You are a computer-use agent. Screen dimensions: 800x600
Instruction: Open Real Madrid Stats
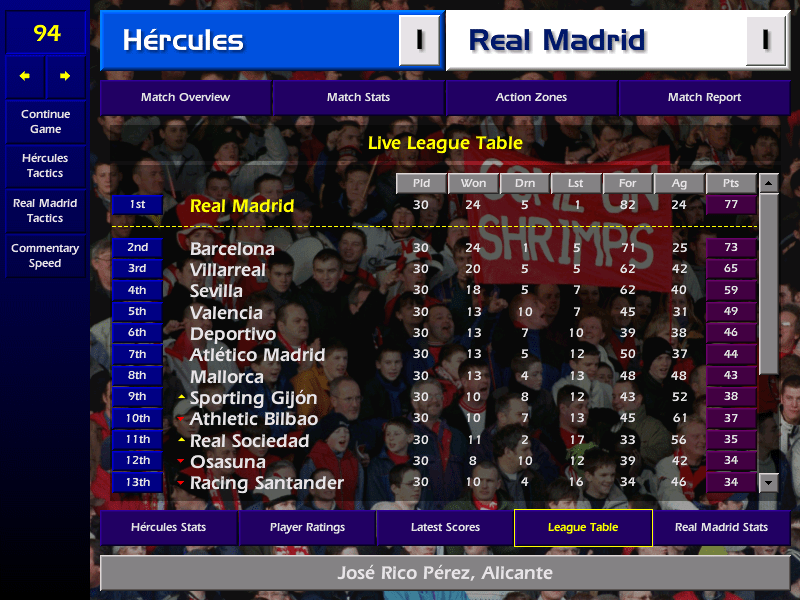721,528
